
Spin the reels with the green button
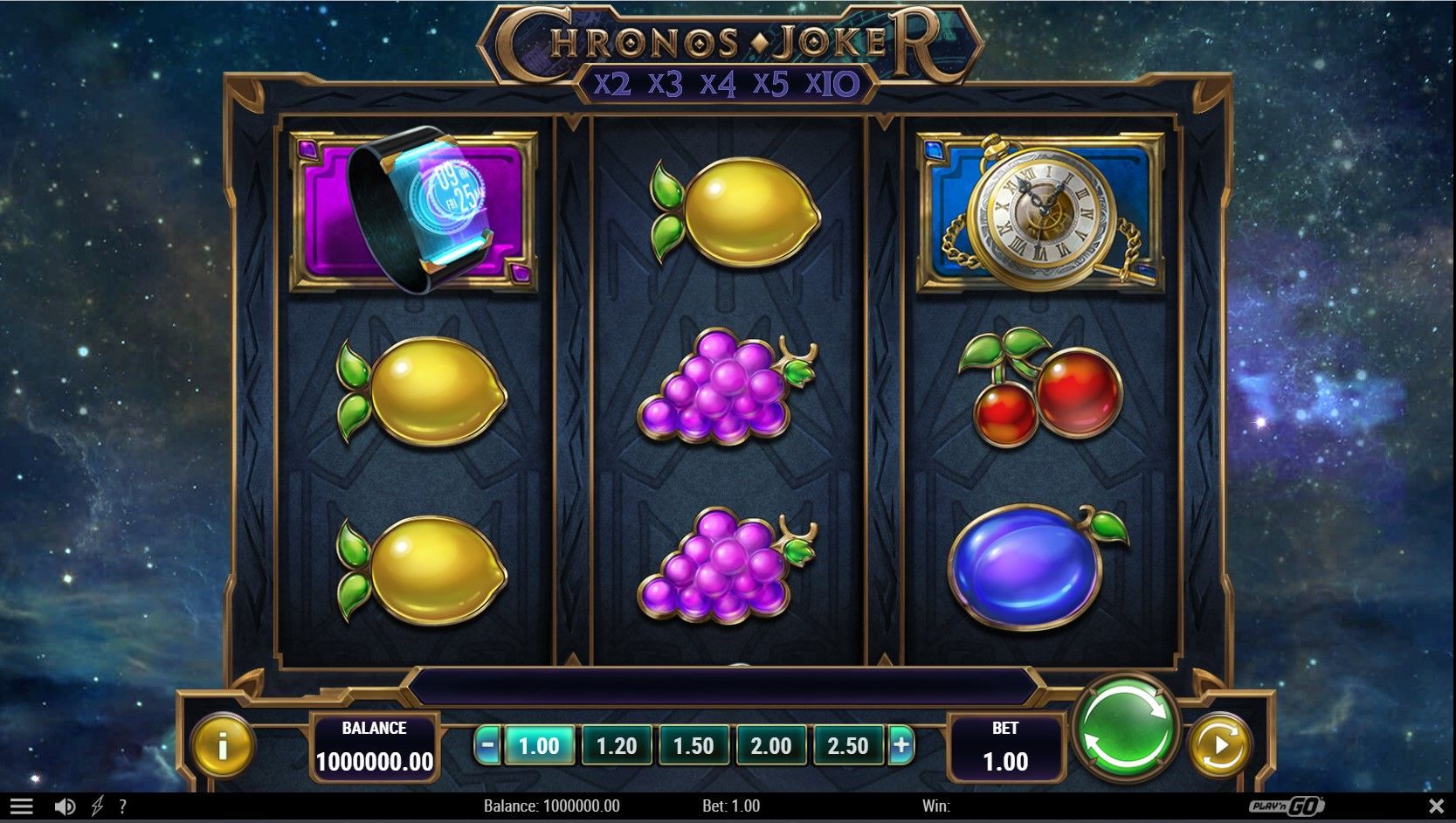1125,730
